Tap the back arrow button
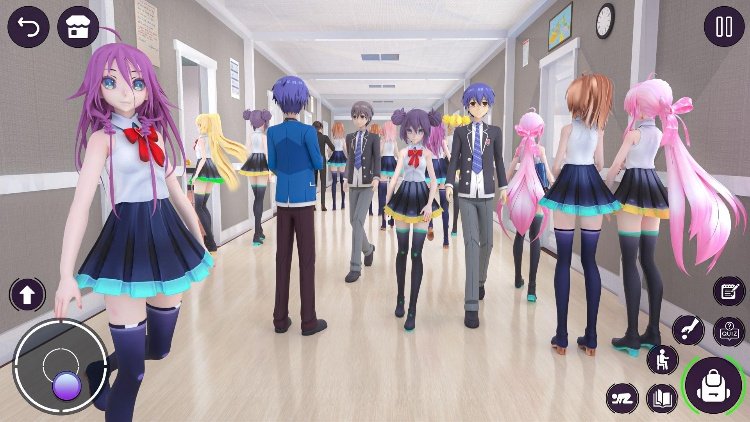The width and height of the screenshot is (750, 422). (28, 27)
